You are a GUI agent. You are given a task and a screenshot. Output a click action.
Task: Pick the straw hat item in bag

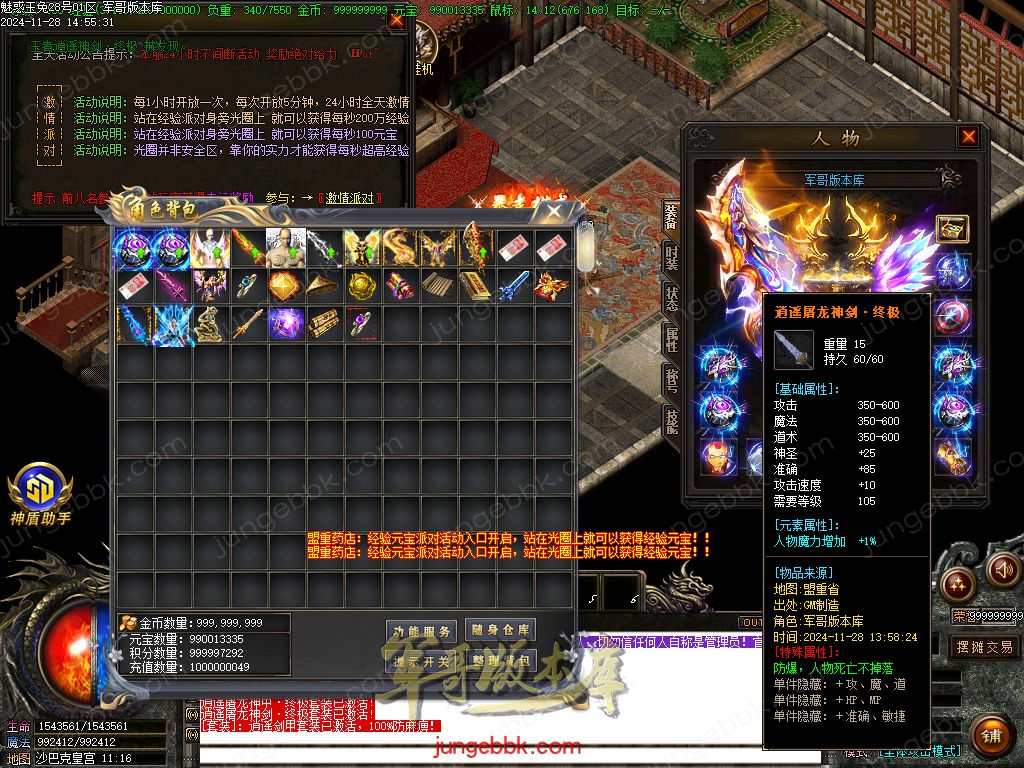(323, 286)
